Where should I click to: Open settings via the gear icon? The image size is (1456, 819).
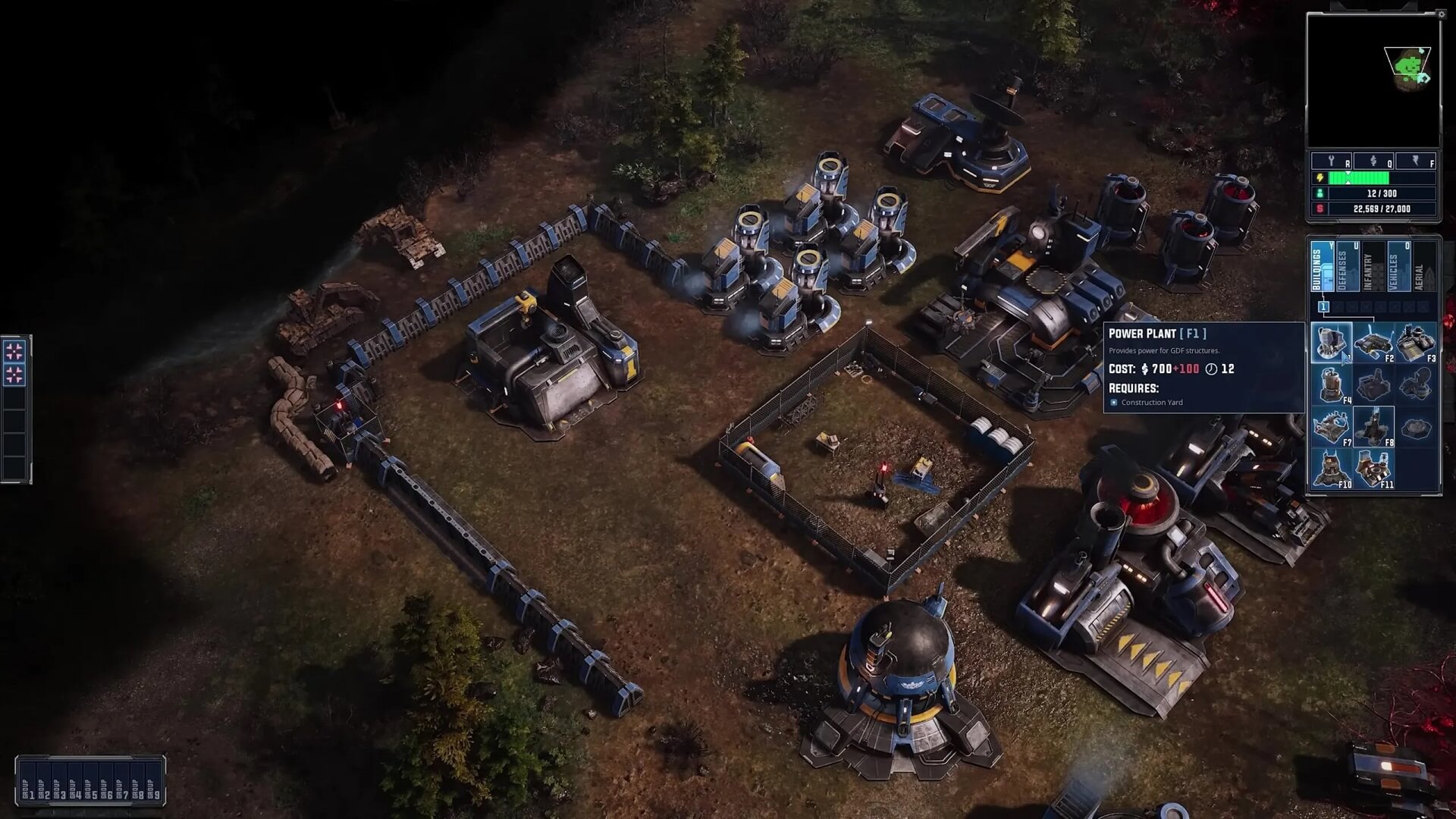click(x=1442, y=14)
